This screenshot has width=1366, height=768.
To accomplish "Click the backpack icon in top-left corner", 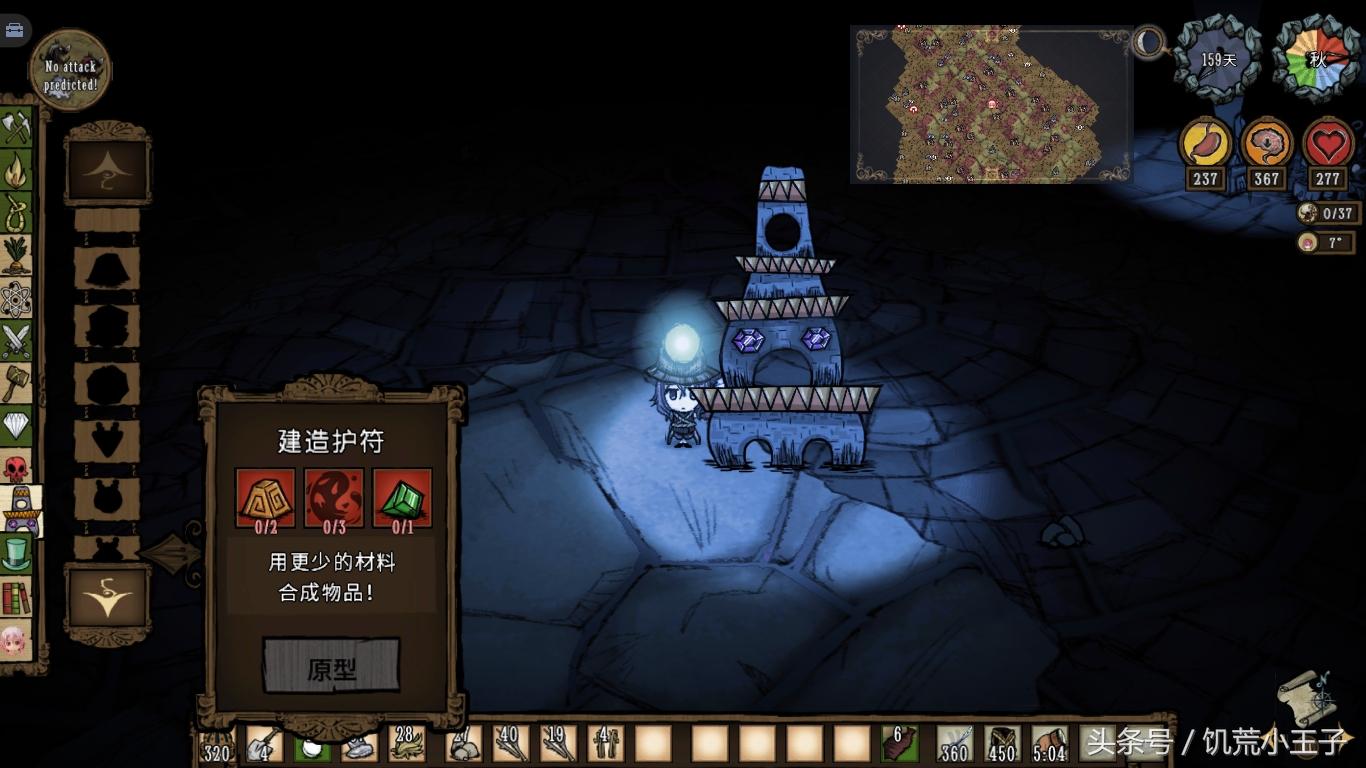I will [14, 29].
